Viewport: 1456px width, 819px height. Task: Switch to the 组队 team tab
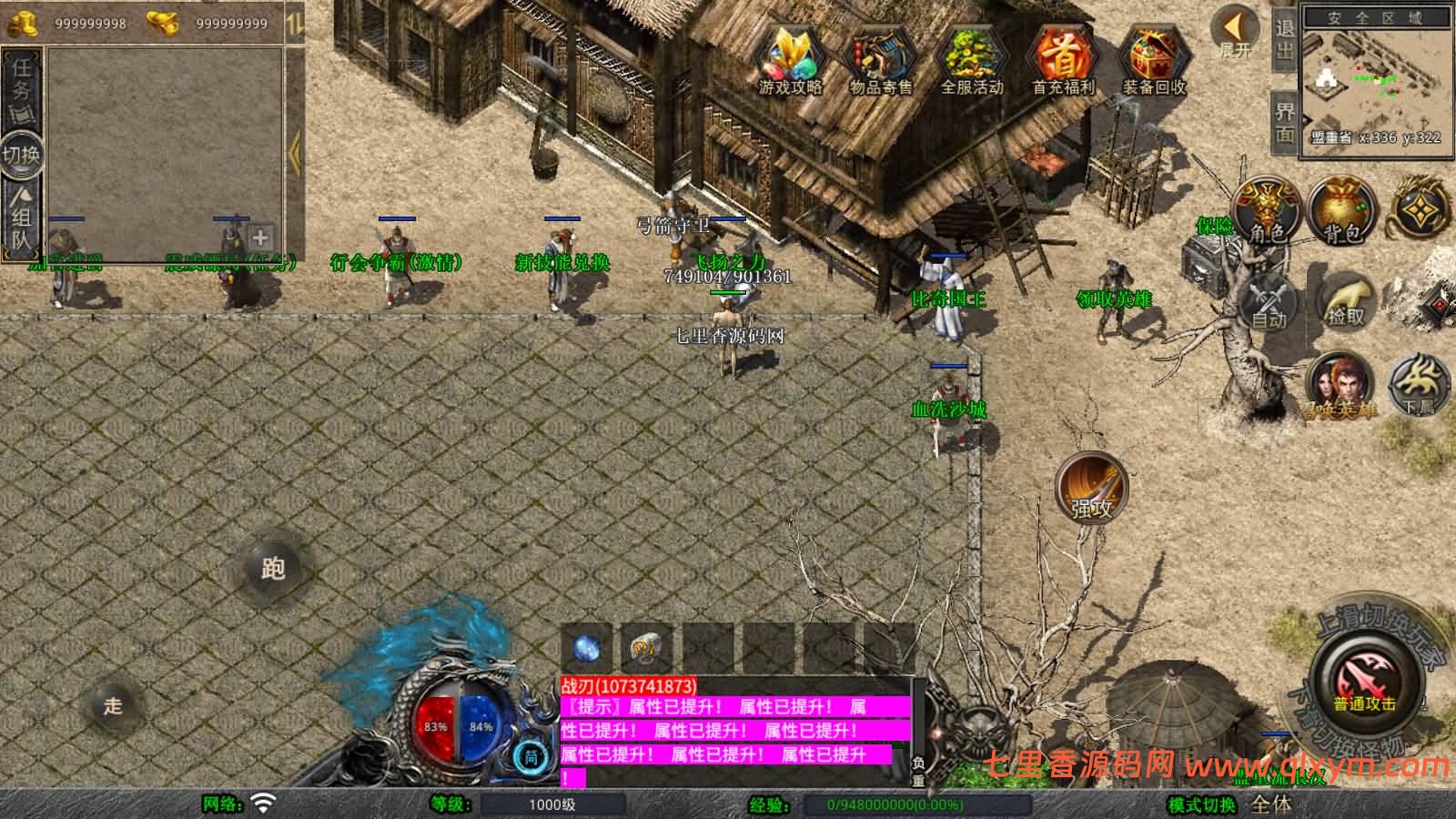pos(22,218)
